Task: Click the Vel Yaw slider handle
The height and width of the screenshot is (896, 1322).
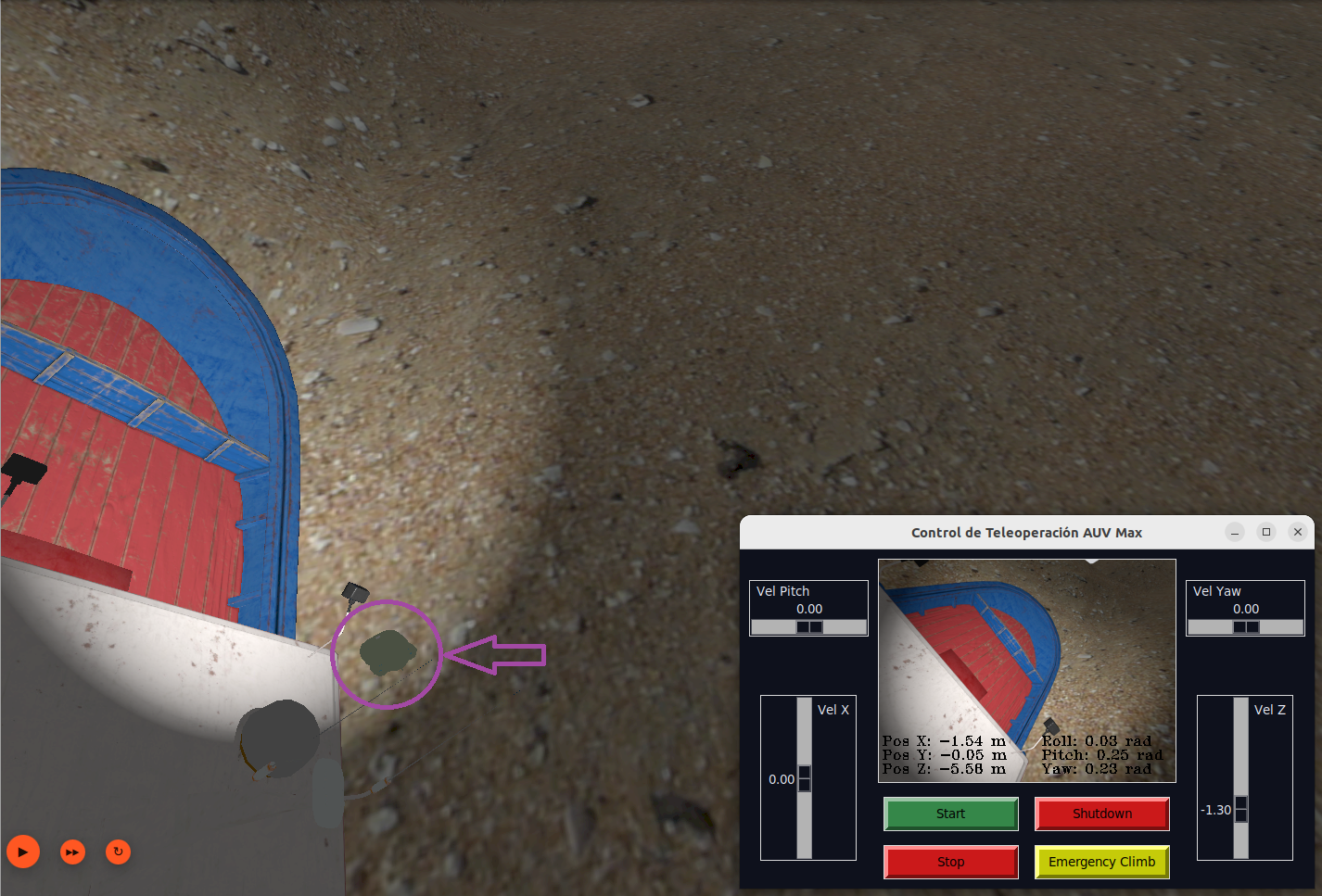Action: pos(1245,626)
